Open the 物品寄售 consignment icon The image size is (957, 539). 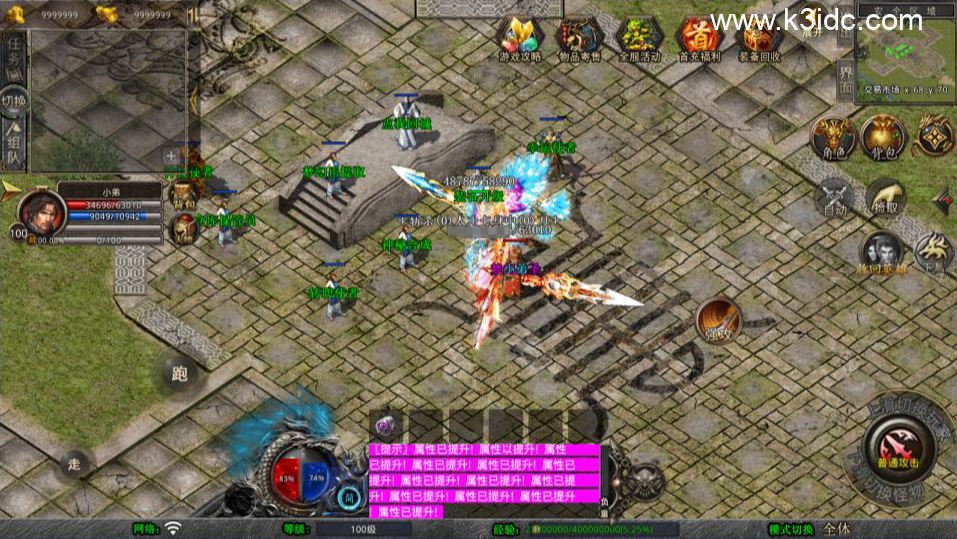(579, 40)
